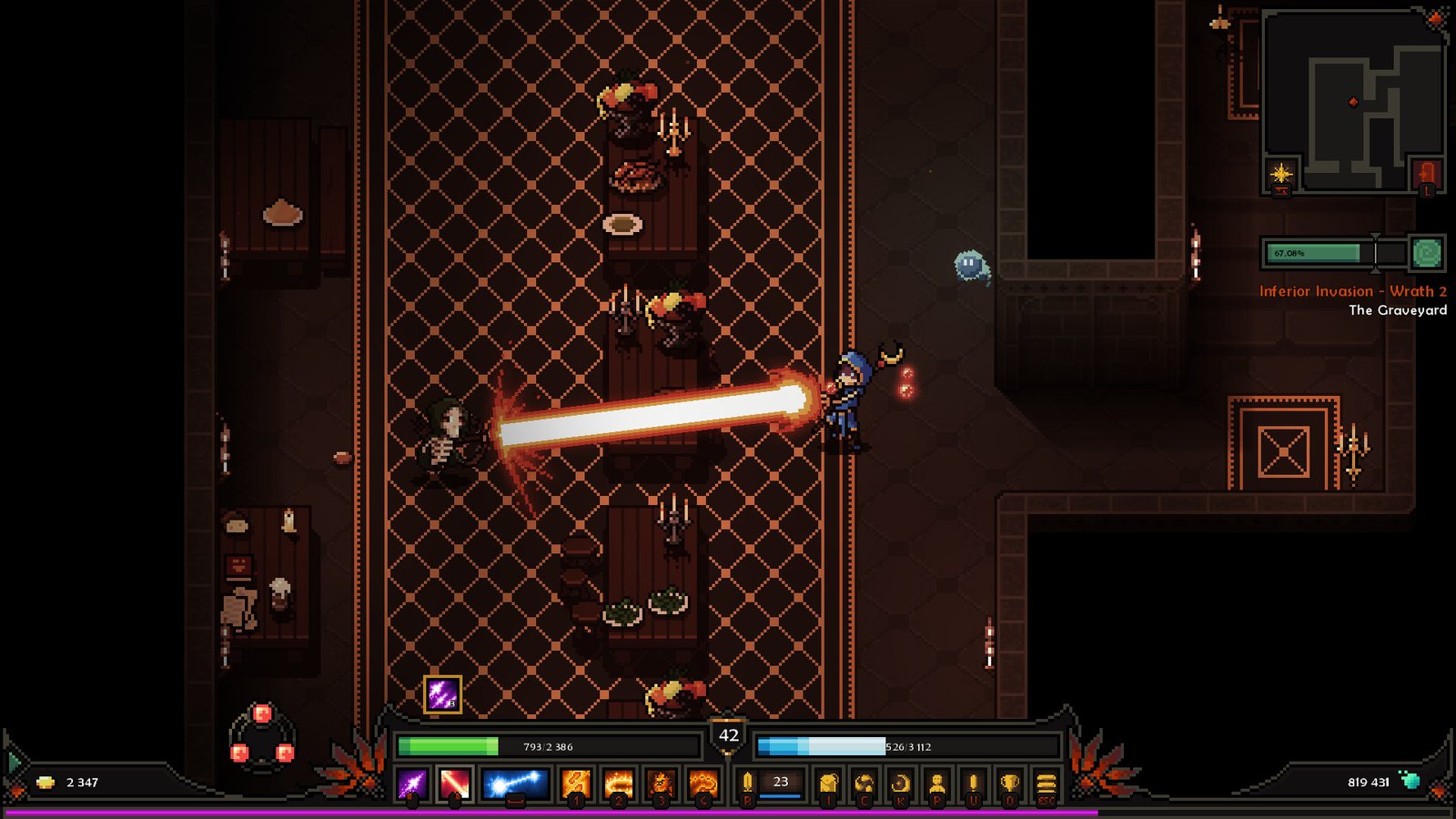Open the game menu via the ESC icon
The height and width of the screenshot is (819, 1456).
1046,783
